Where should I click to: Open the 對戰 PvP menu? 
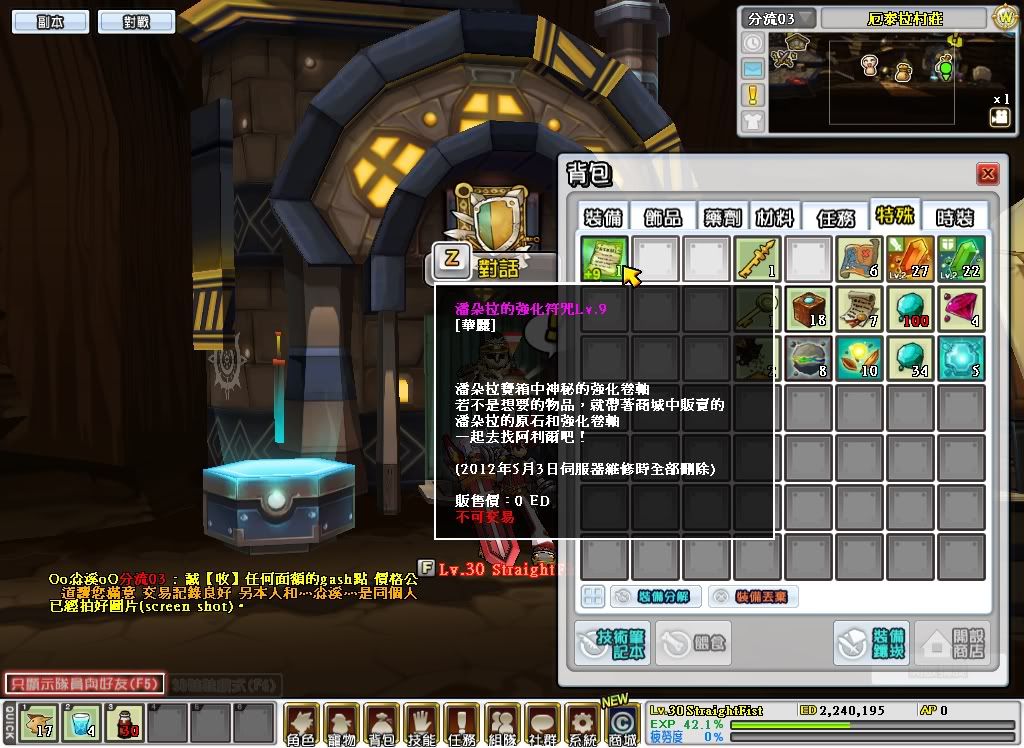[136, 21]
